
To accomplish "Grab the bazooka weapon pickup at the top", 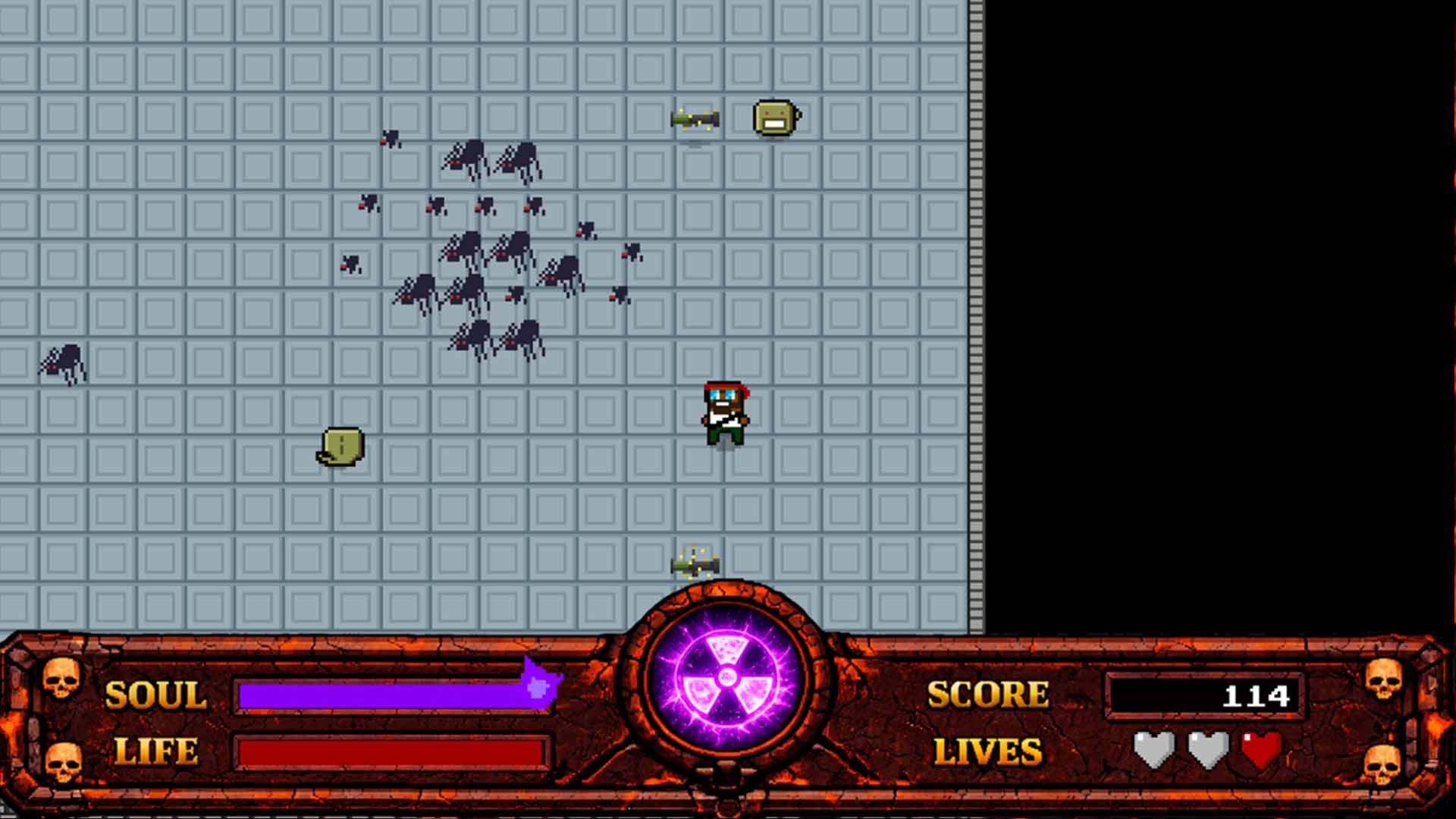I will pos(696,119).
